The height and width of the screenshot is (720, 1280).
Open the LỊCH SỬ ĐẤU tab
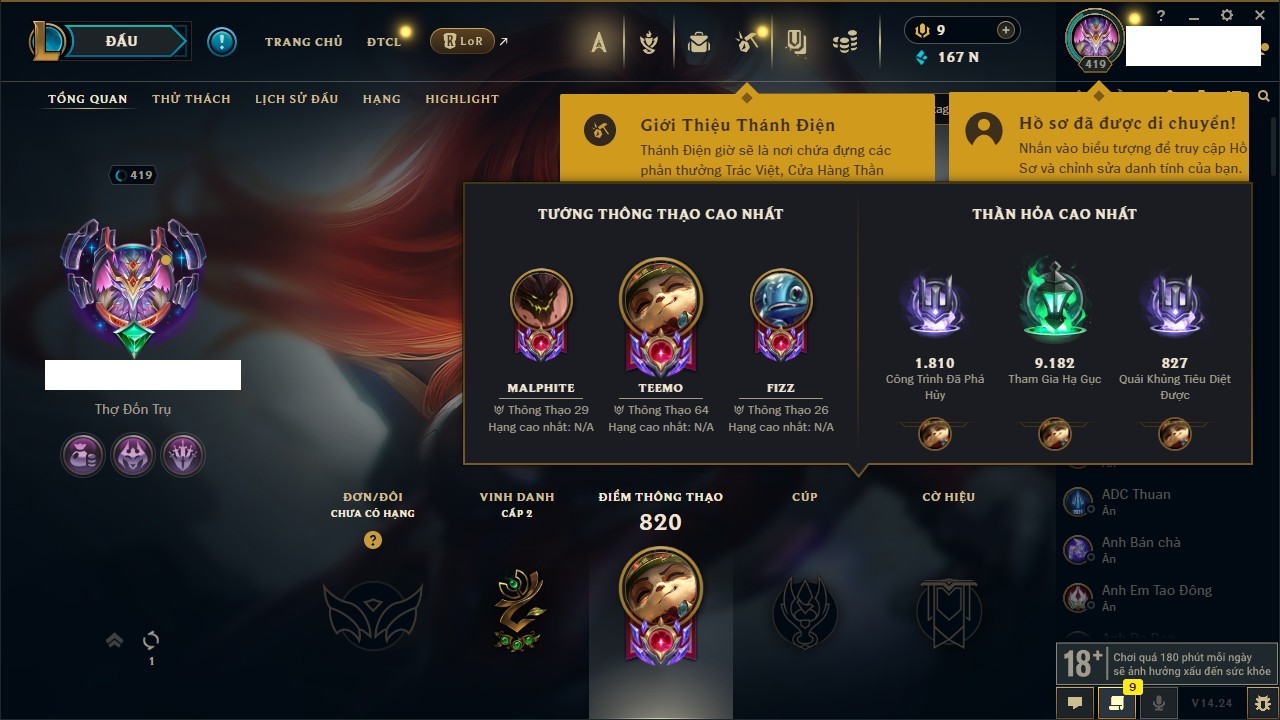[x=296, y=99]
